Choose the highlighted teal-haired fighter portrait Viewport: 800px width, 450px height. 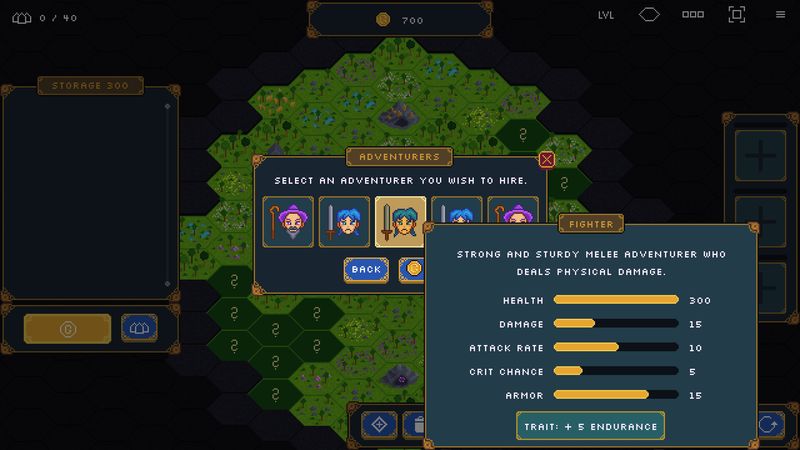(400, 221)
